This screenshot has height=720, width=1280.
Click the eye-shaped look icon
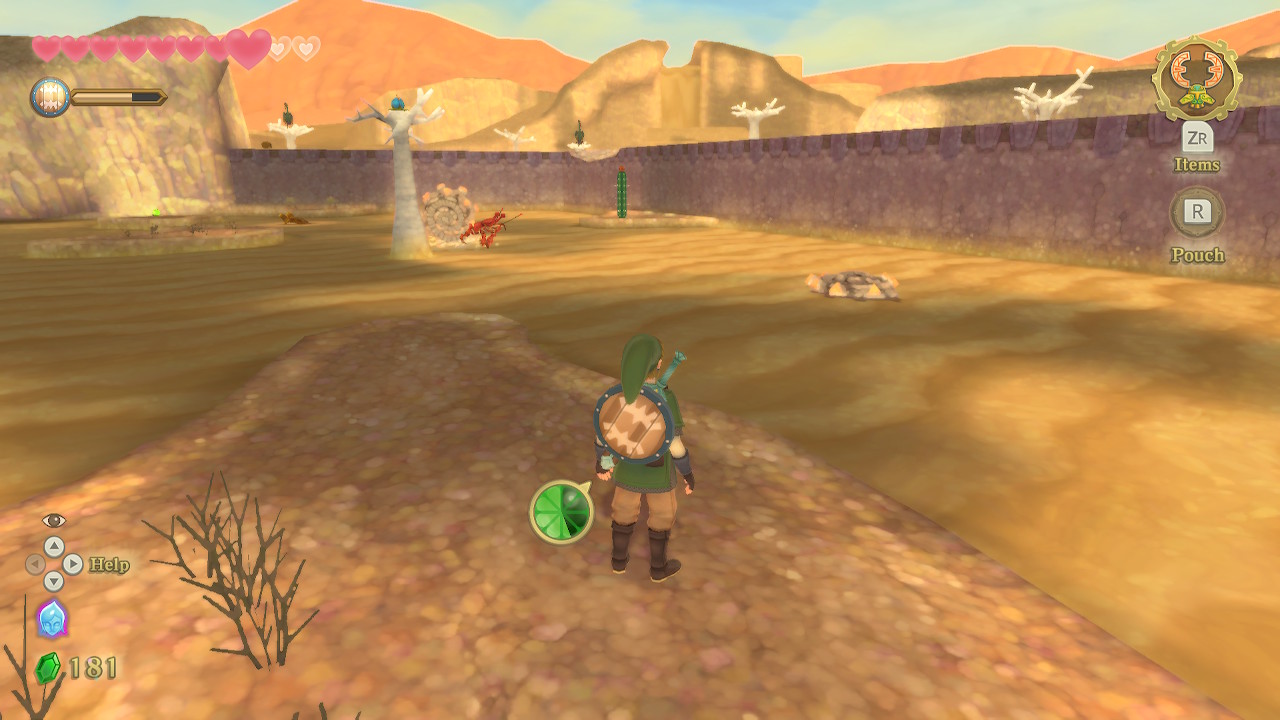[54, 520]
